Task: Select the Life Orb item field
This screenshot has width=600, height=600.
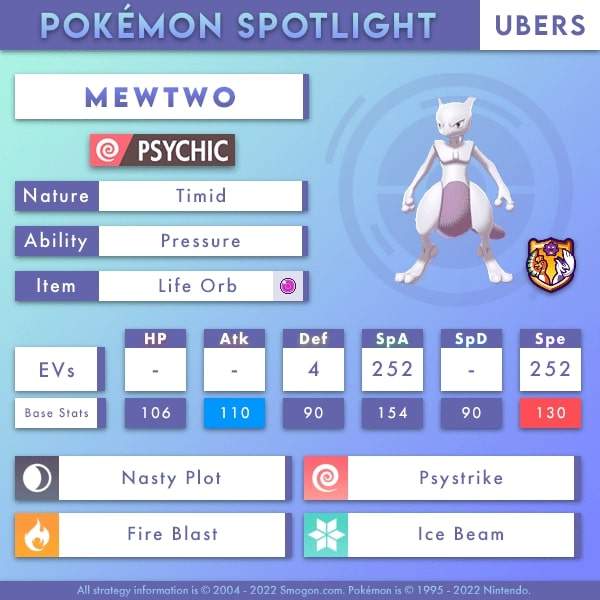Action: [x=198, y=286]
